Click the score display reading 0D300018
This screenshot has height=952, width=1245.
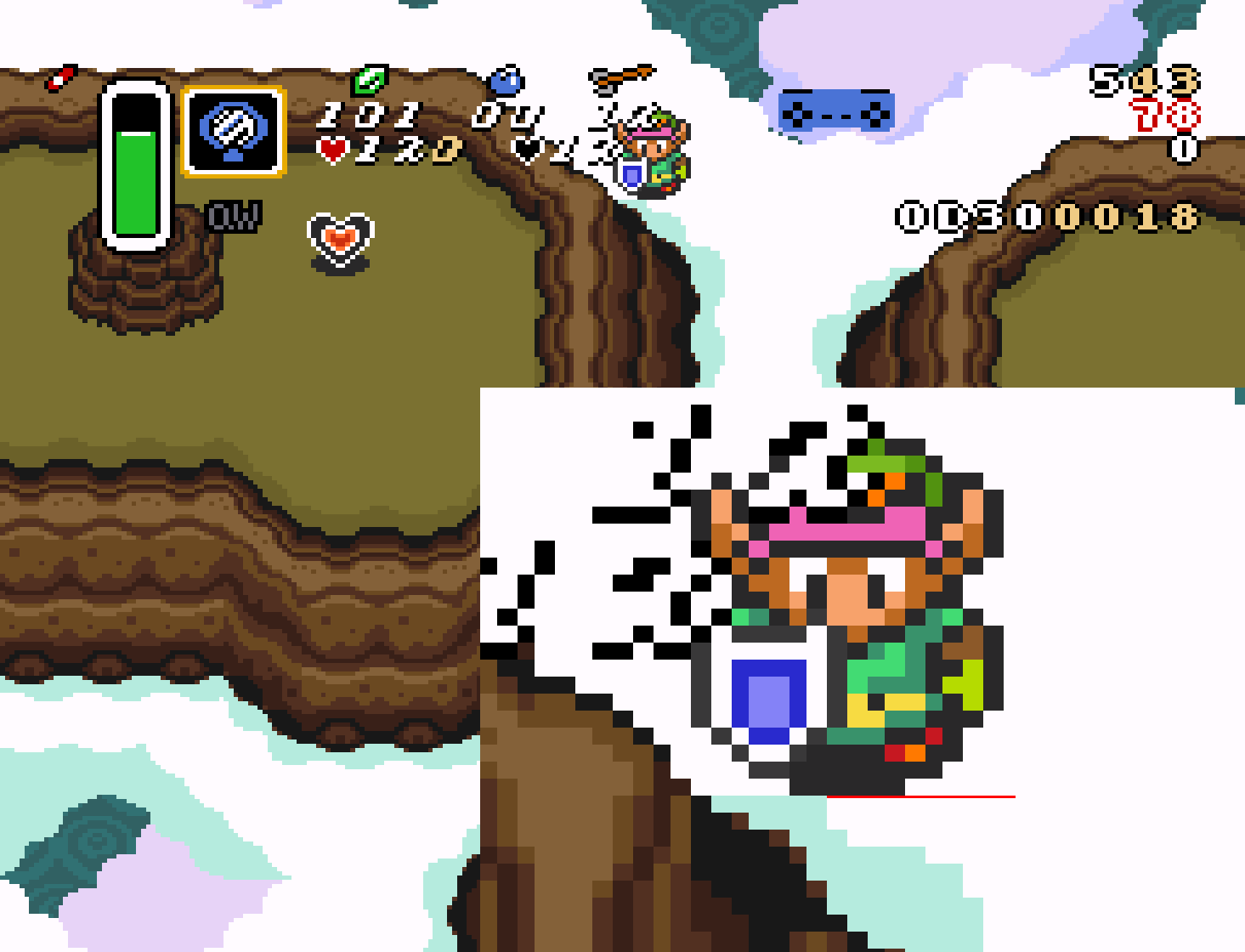click(x=1045, y=216)
